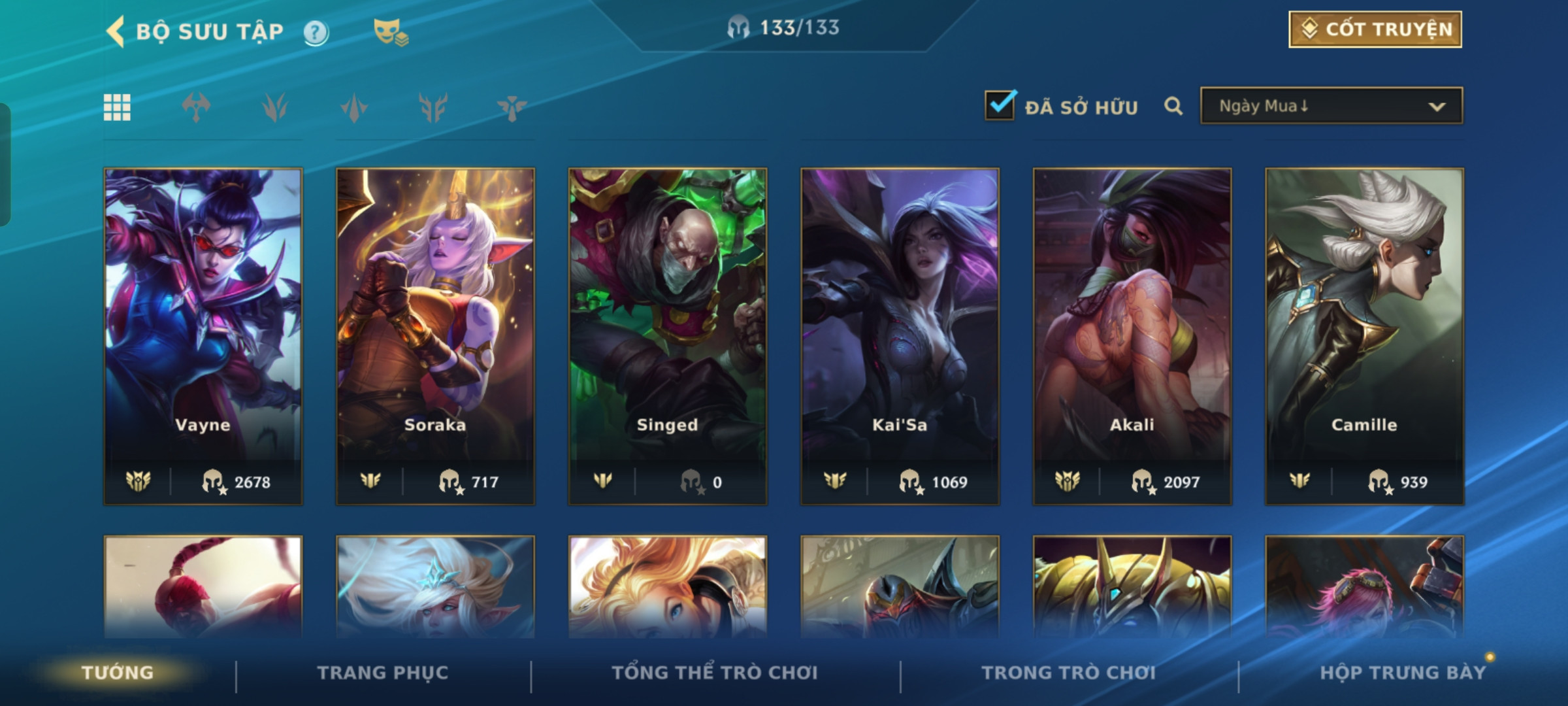This screenshot has height=706, width=1568.
Task: Open the champion search magnifier
Action: pos(1173,106)
